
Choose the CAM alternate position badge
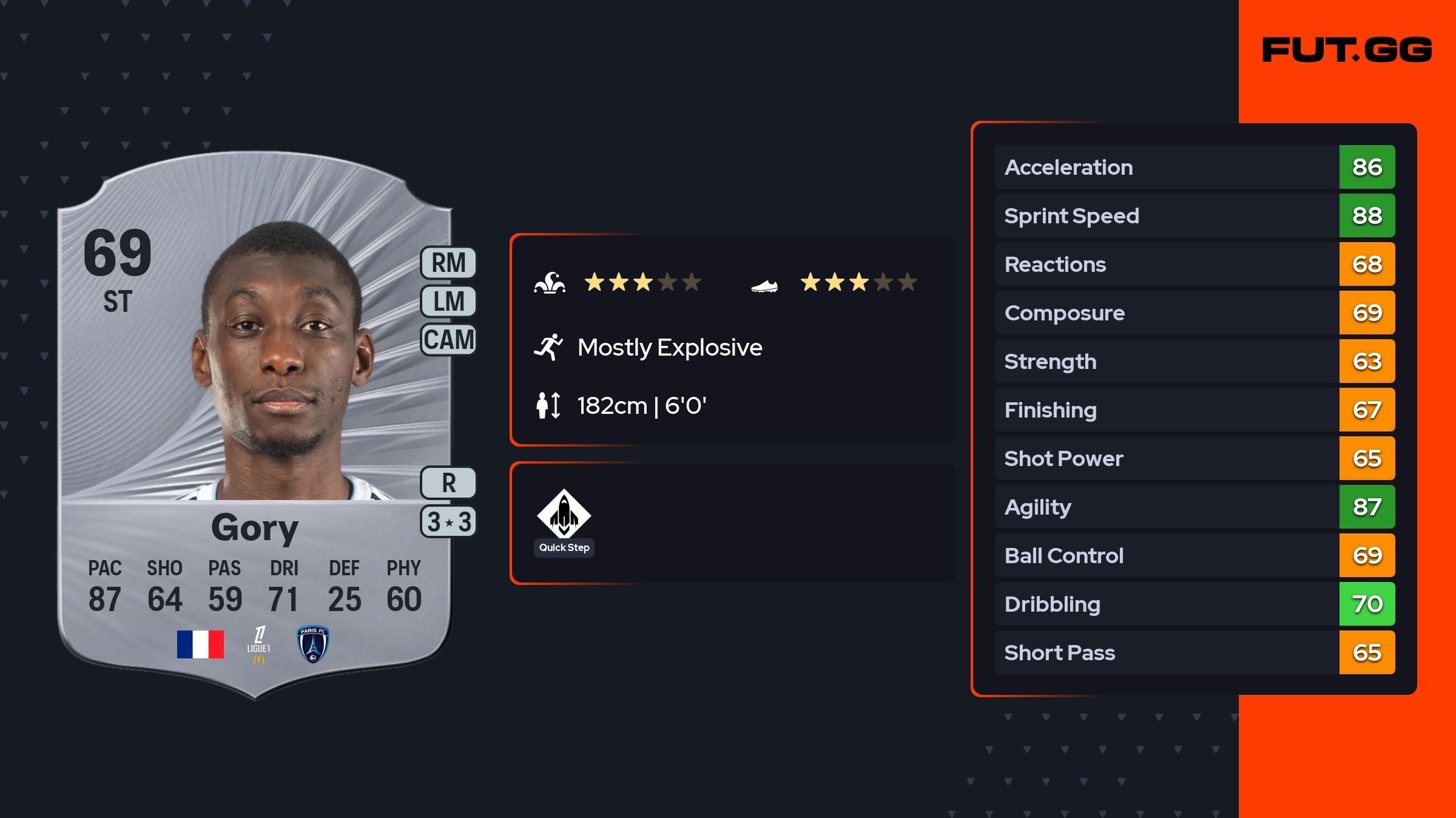click(448, 339)
